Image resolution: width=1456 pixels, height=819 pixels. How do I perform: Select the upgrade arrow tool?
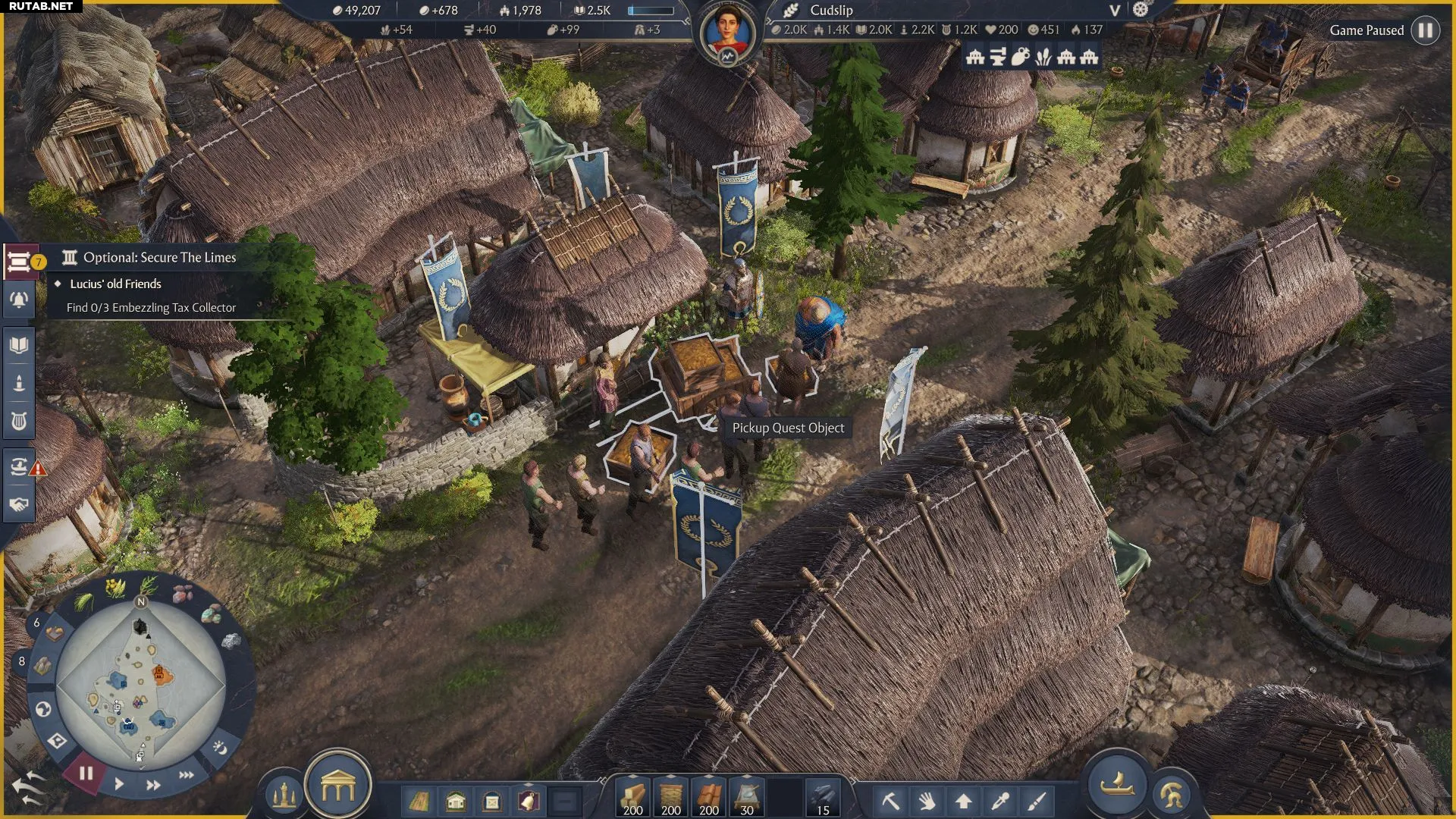click(x=963, y=801)
